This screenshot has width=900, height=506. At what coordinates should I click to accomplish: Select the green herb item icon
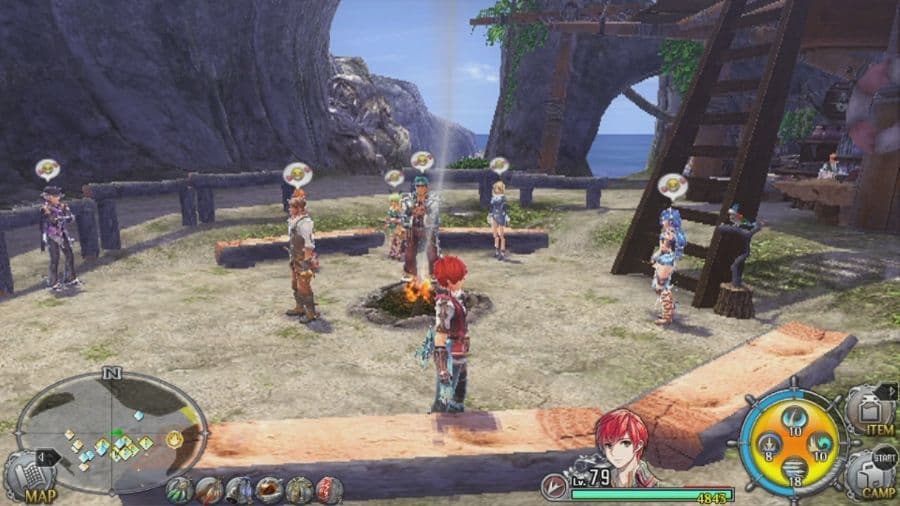click(180, 490)
